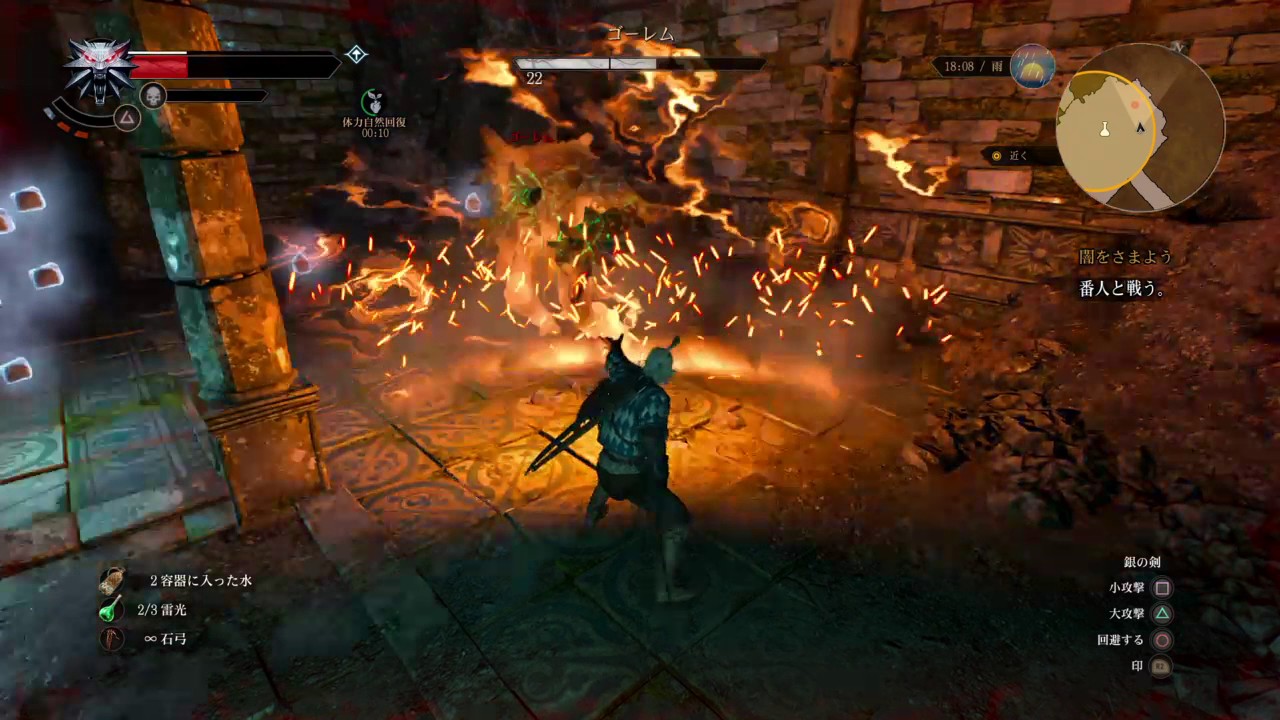
Task: Inspect the 体力自然回復 buff icon
Action: [374, 101]
